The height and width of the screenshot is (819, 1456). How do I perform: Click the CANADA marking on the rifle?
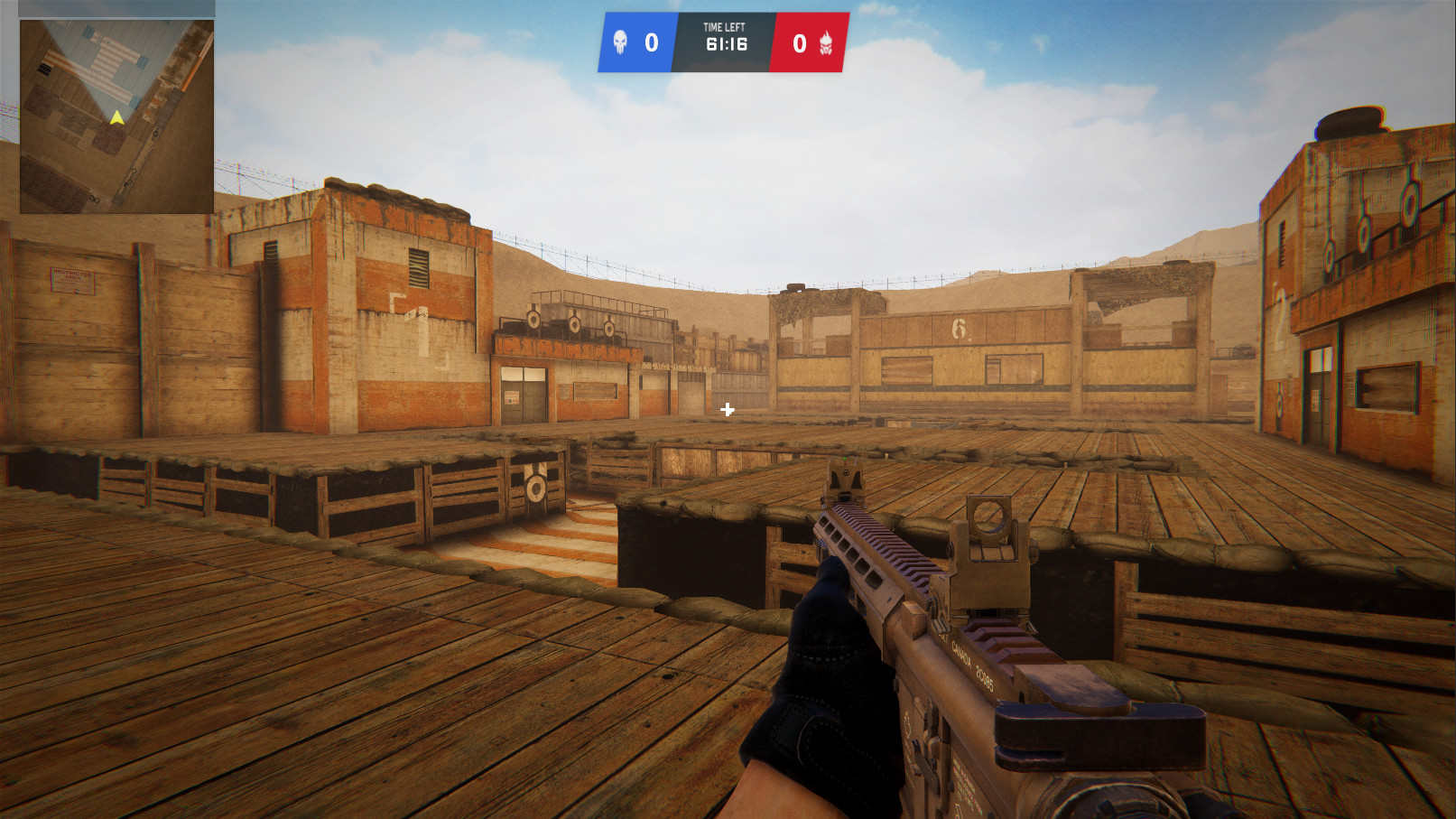[x=961, y=652]
